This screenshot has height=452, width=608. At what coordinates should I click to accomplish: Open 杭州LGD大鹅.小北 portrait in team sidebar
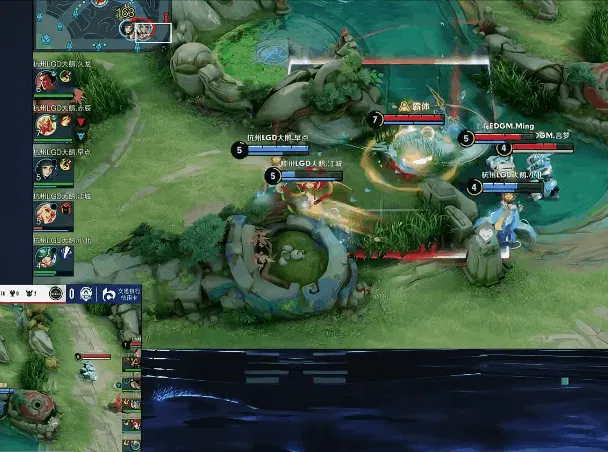point(46,258)
